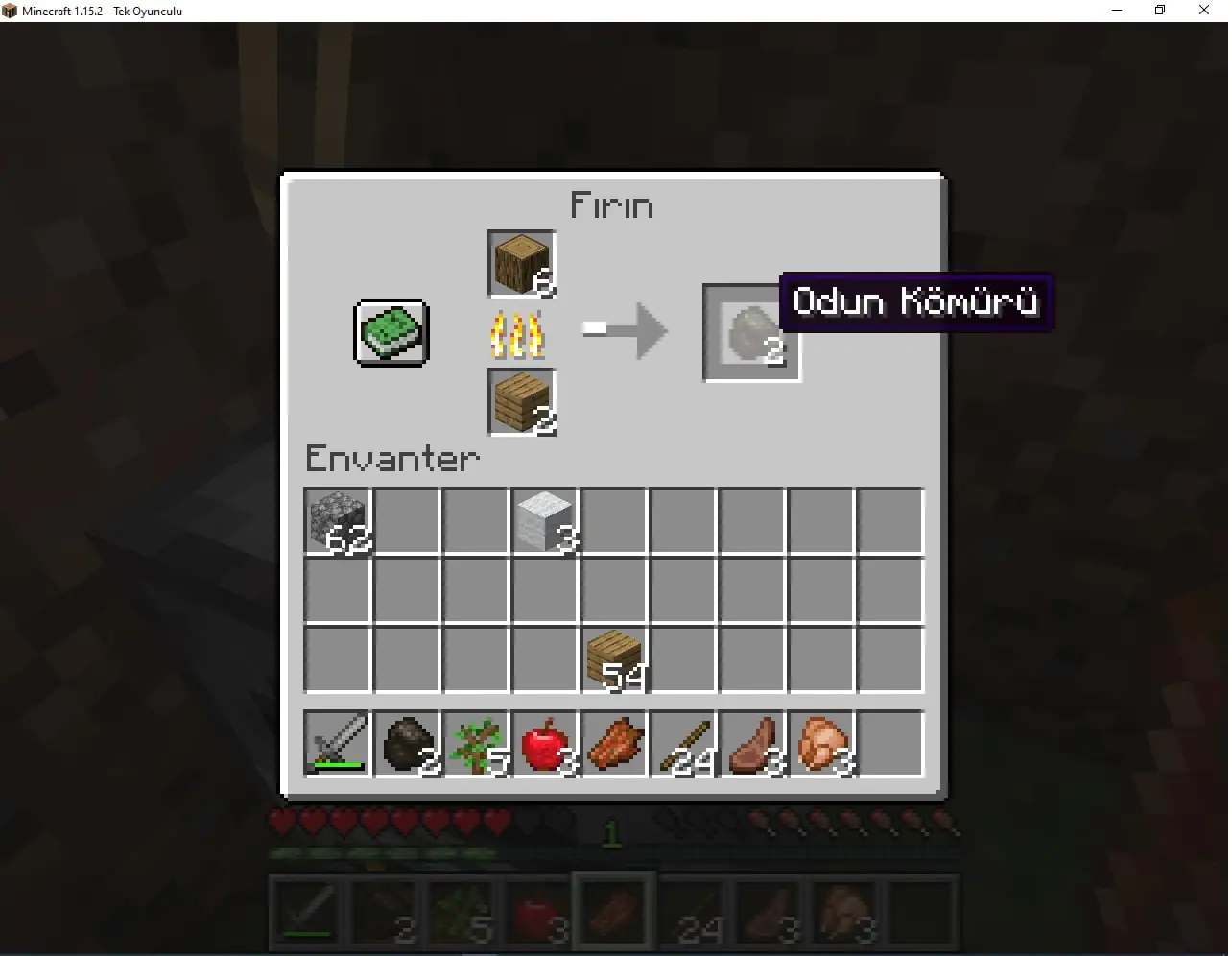Select the oak log in the smelting slot
The image size is (1232, 956).
pyautogui.click(x=520, y=262)
